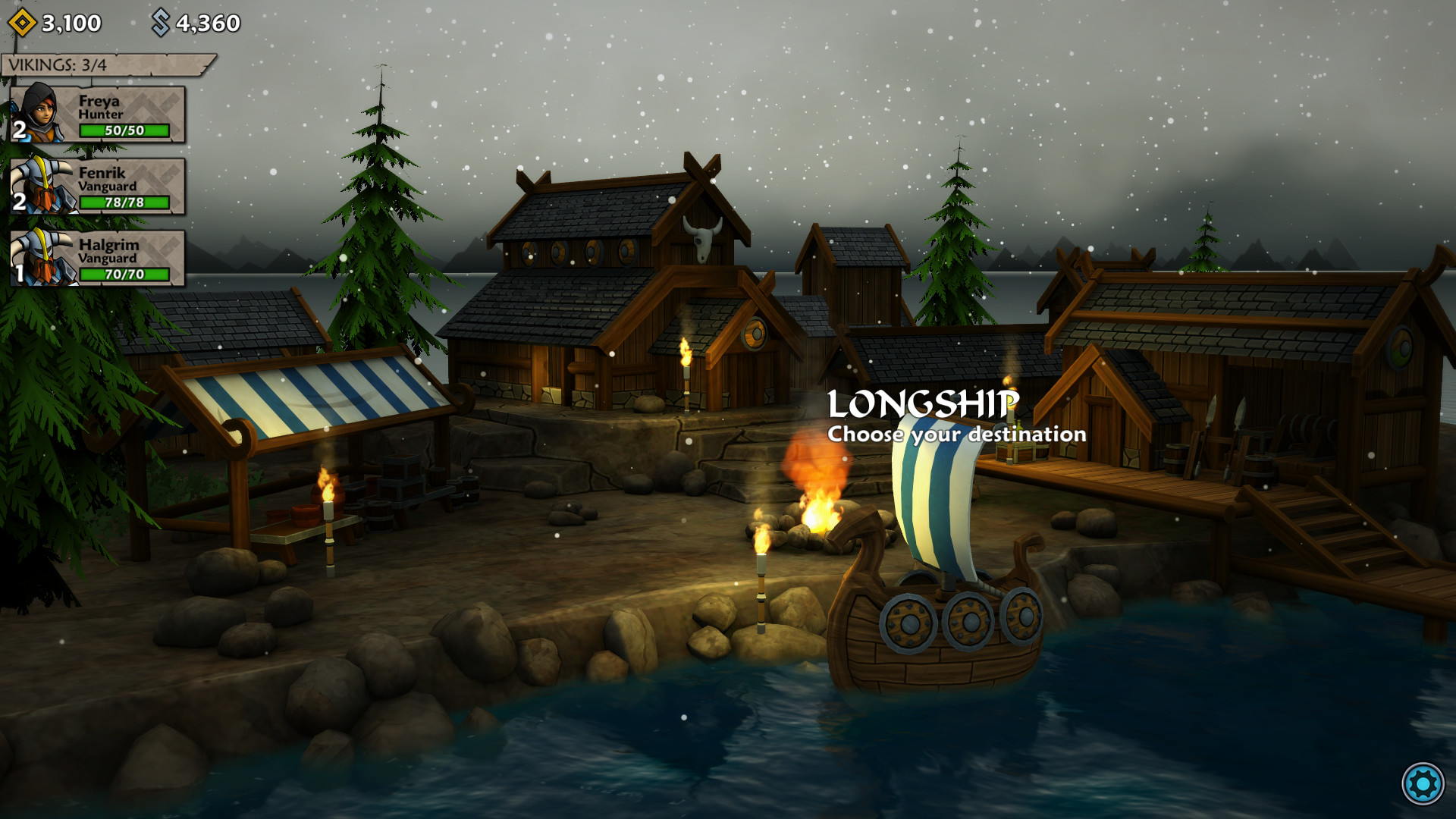Click the gold 3,100 counter
The width and height of the screenshot is (1456, 819).
point(67,22)
